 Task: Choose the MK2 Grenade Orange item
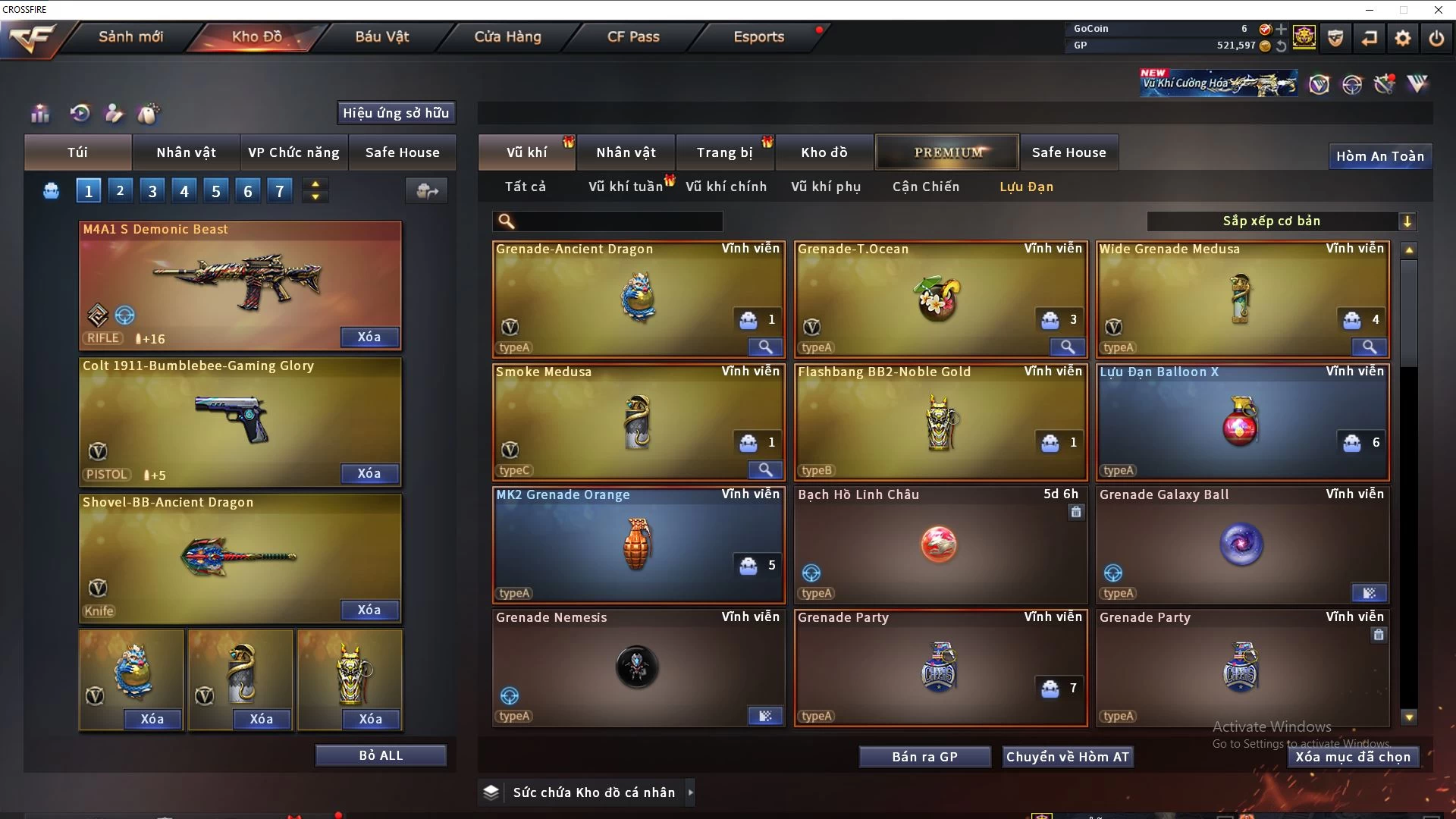coord(638,544)
